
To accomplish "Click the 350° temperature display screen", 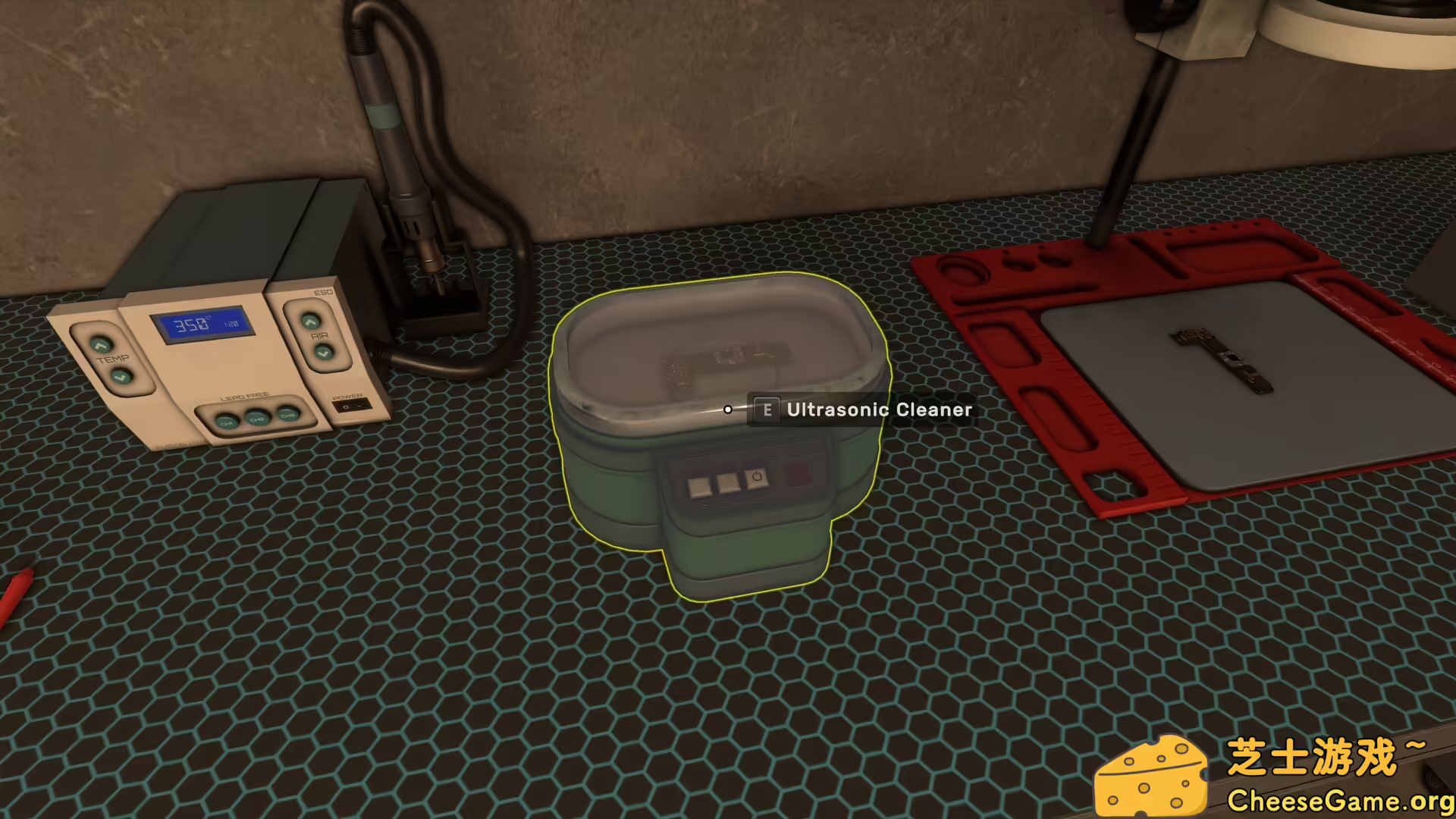I will tap(199, 325).
